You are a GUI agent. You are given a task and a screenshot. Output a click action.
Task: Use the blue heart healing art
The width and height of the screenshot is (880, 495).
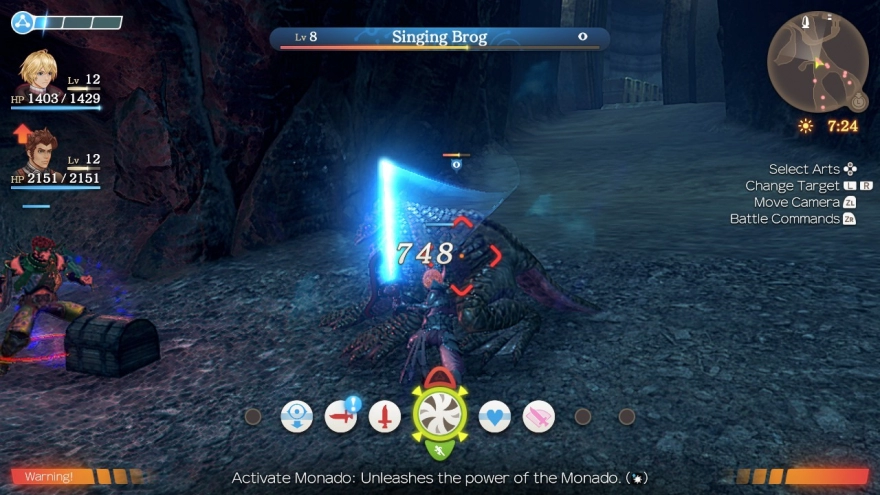point(495,416)
